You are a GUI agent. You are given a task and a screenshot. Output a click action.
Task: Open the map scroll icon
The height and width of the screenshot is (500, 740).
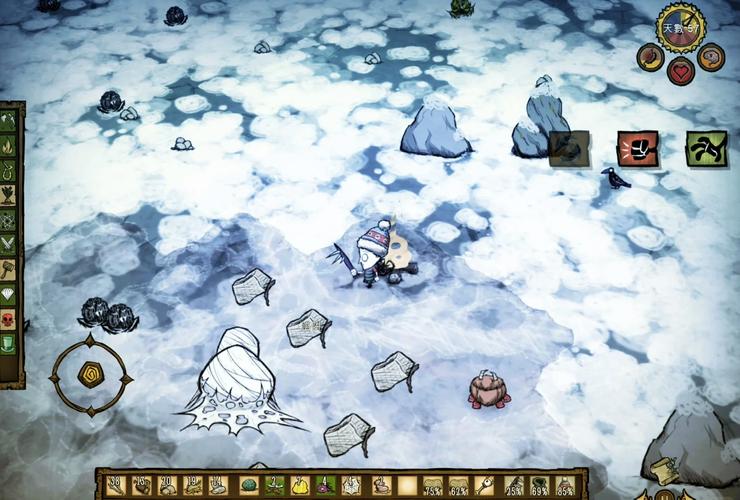(x=663, y=470)
